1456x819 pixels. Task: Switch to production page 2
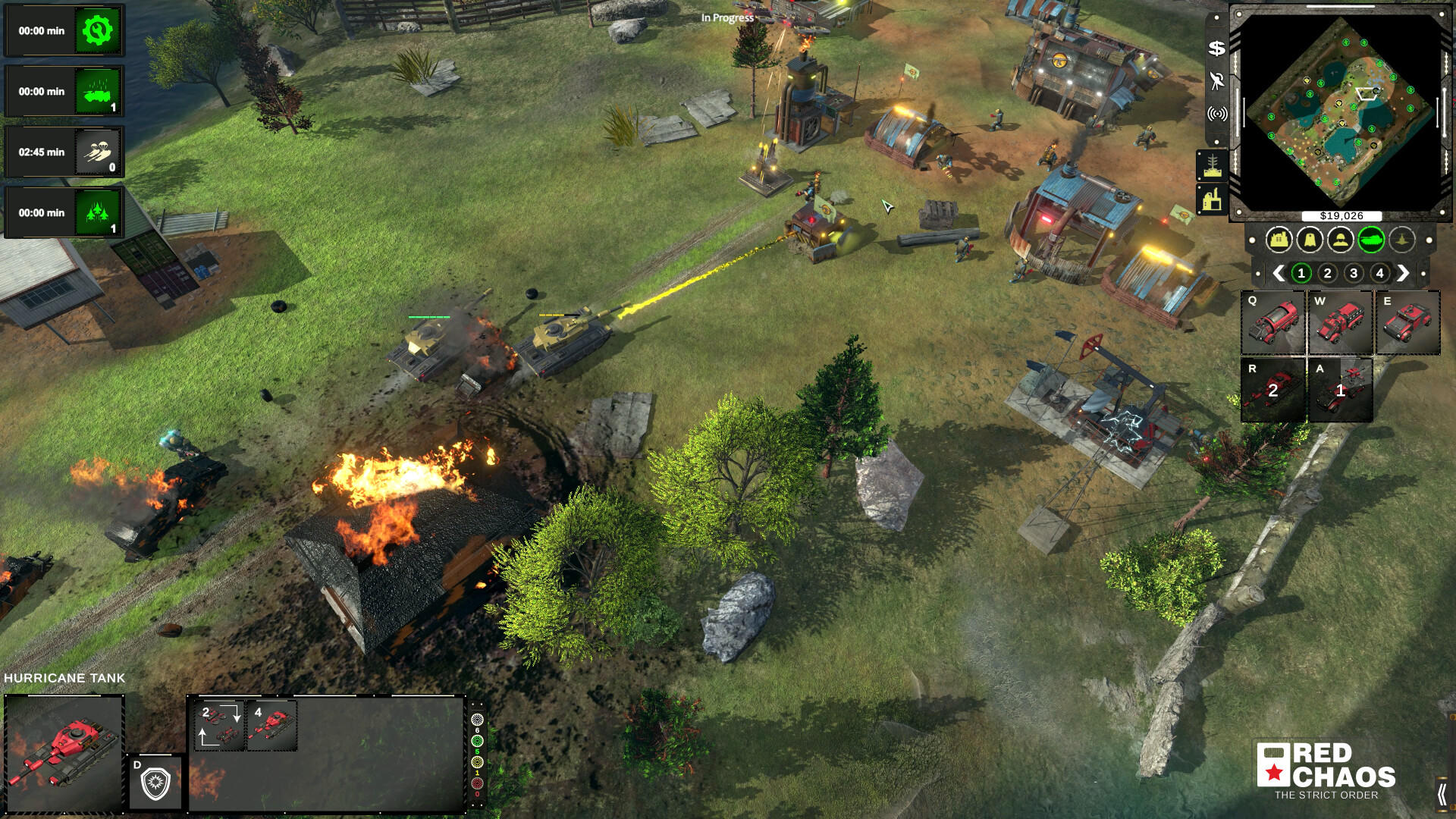coord(1326,272)
